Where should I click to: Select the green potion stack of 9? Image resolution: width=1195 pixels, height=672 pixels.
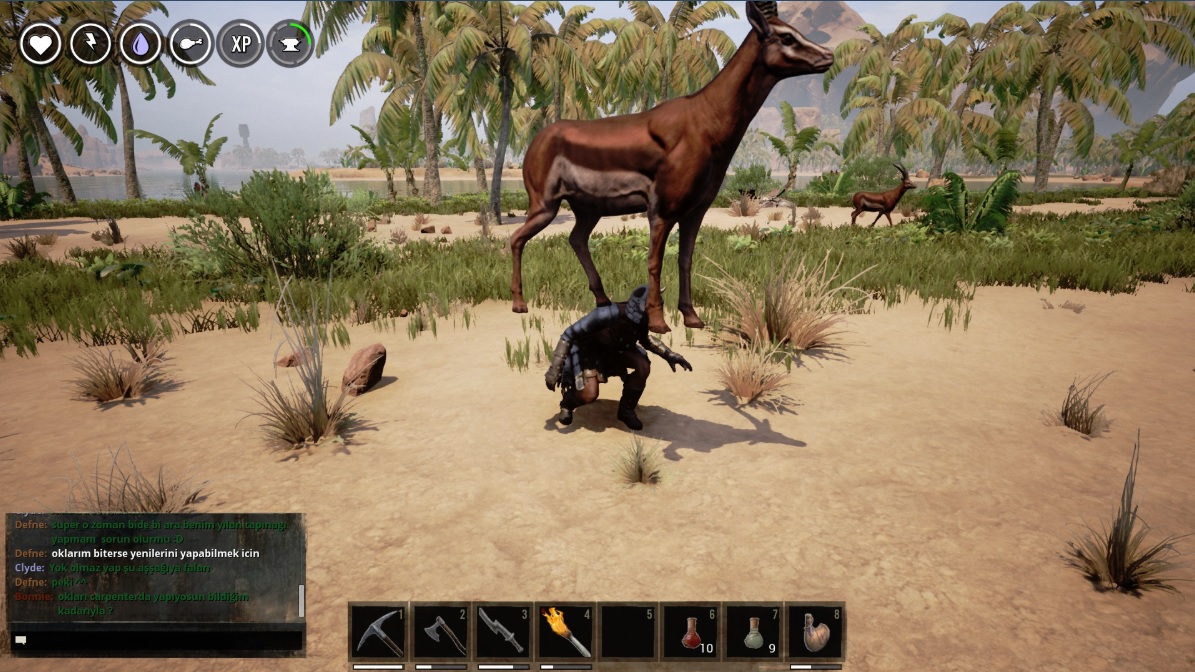(754, 631)
